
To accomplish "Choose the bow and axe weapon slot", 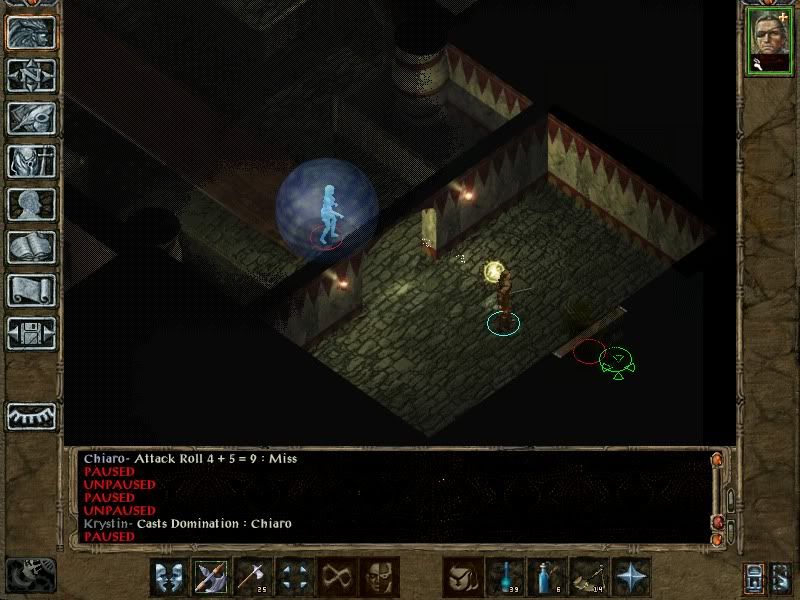I will 211,577.
